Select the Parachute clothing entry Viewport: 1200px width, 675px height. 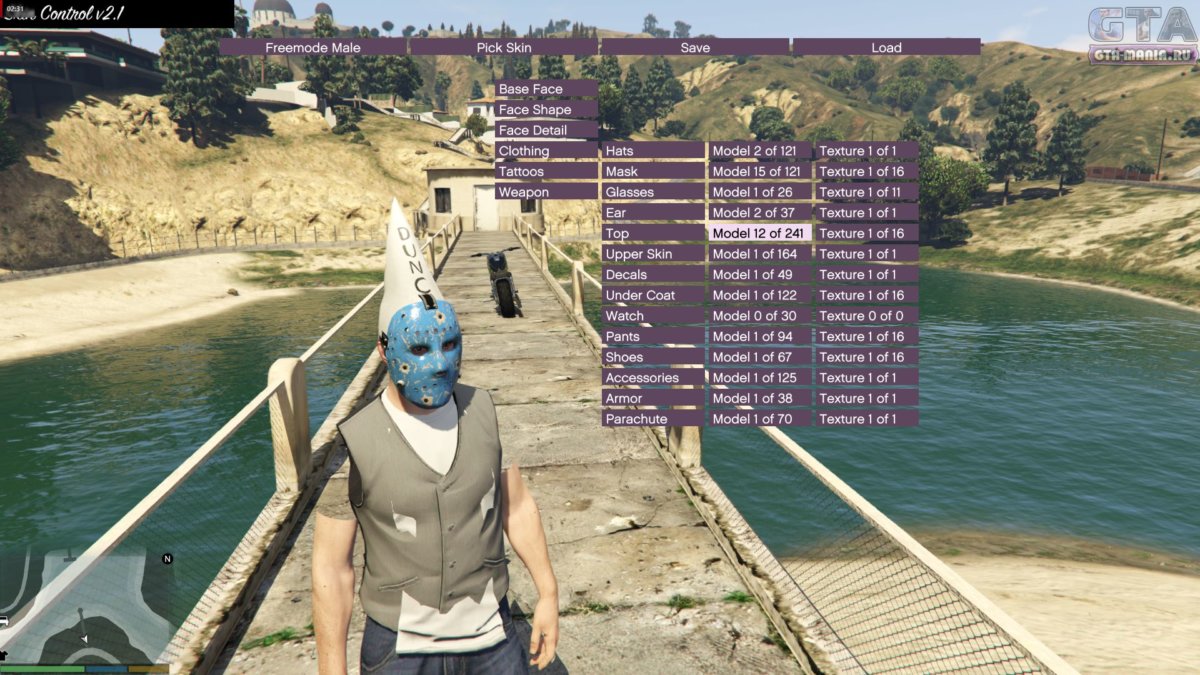coord(653,419)
